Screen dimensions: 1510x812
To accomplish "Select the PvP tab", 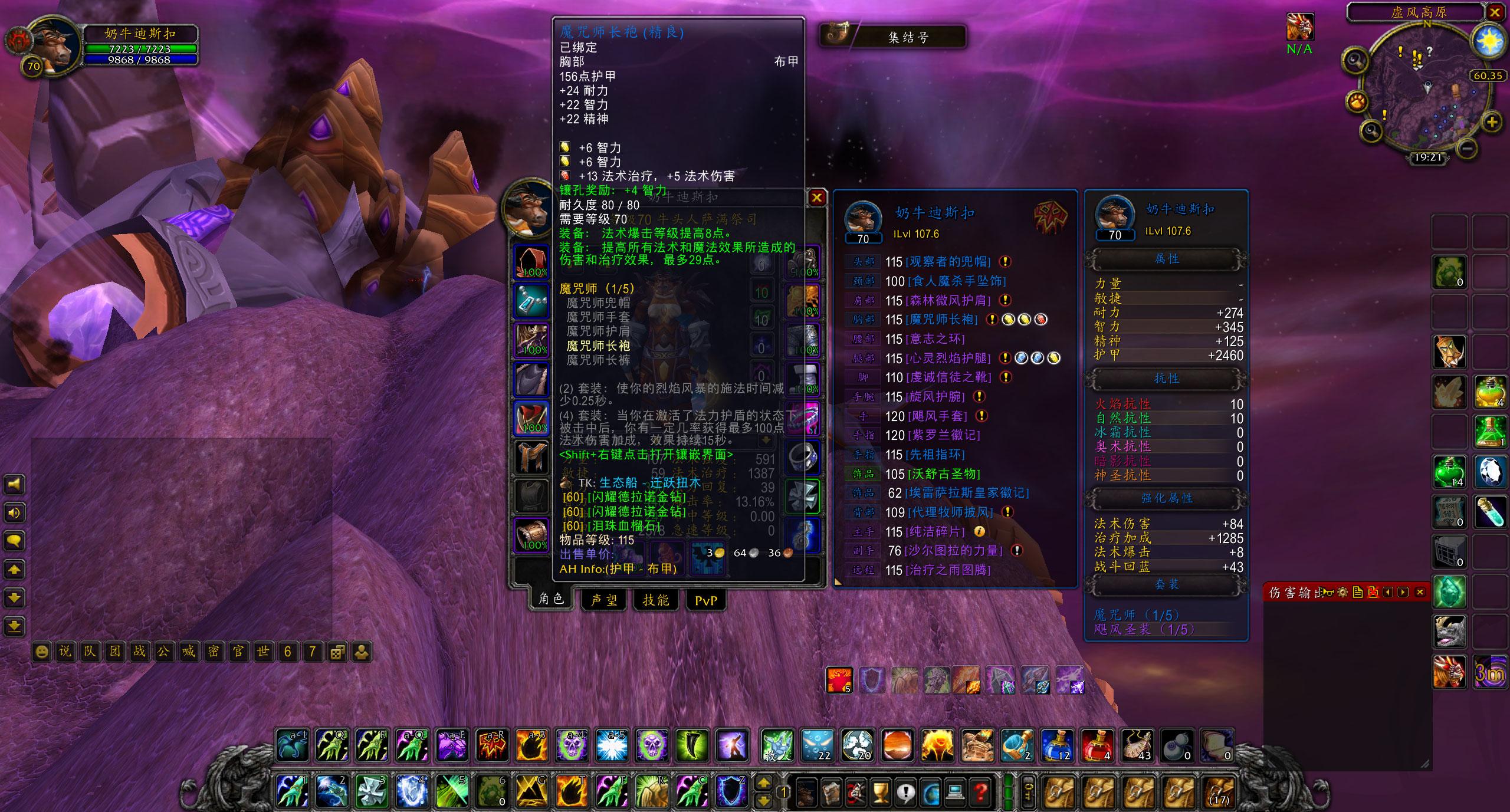I will 705,600.
